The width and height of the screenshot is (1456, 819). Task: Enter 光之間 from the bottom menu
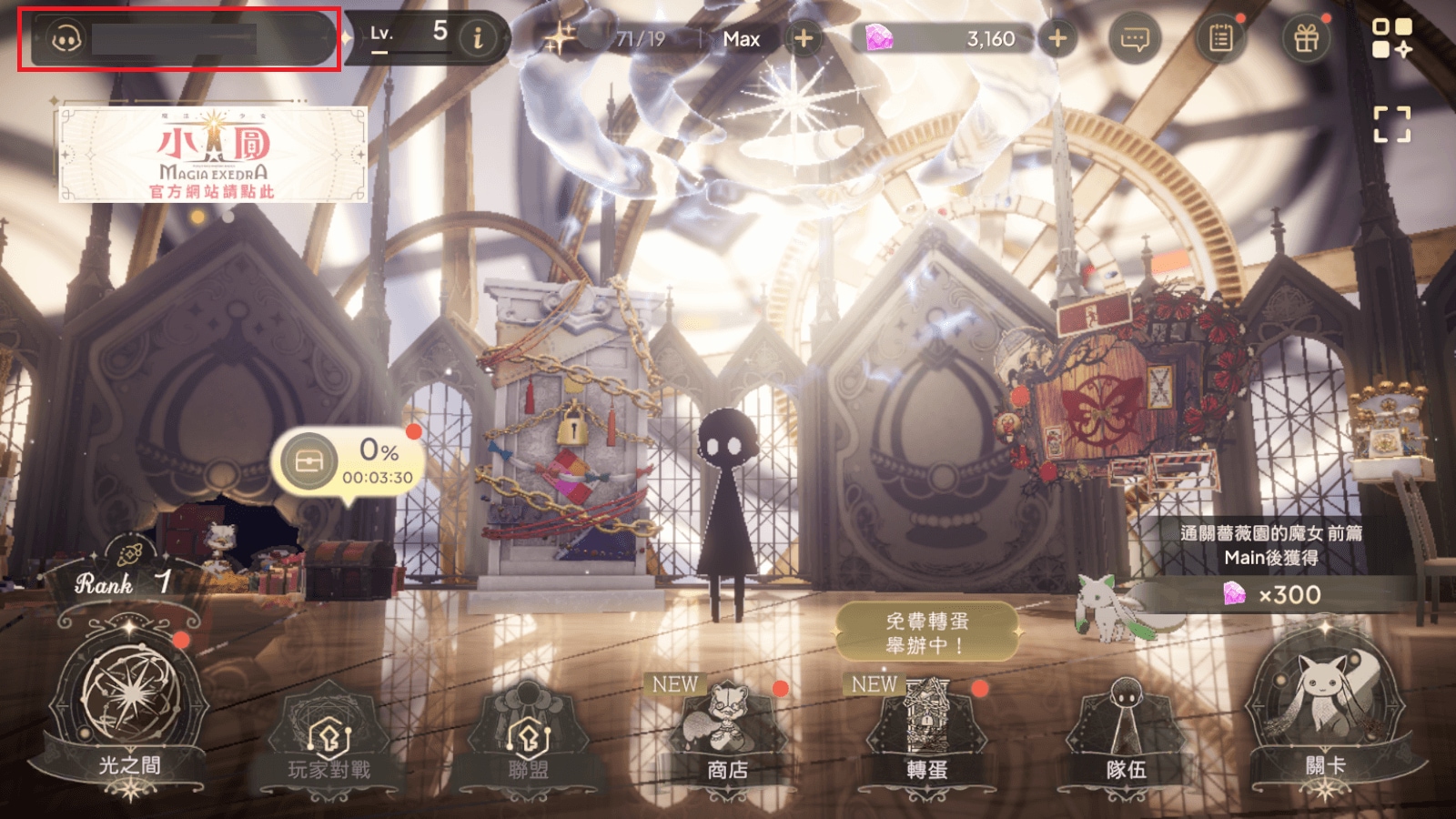click(130, 719)
